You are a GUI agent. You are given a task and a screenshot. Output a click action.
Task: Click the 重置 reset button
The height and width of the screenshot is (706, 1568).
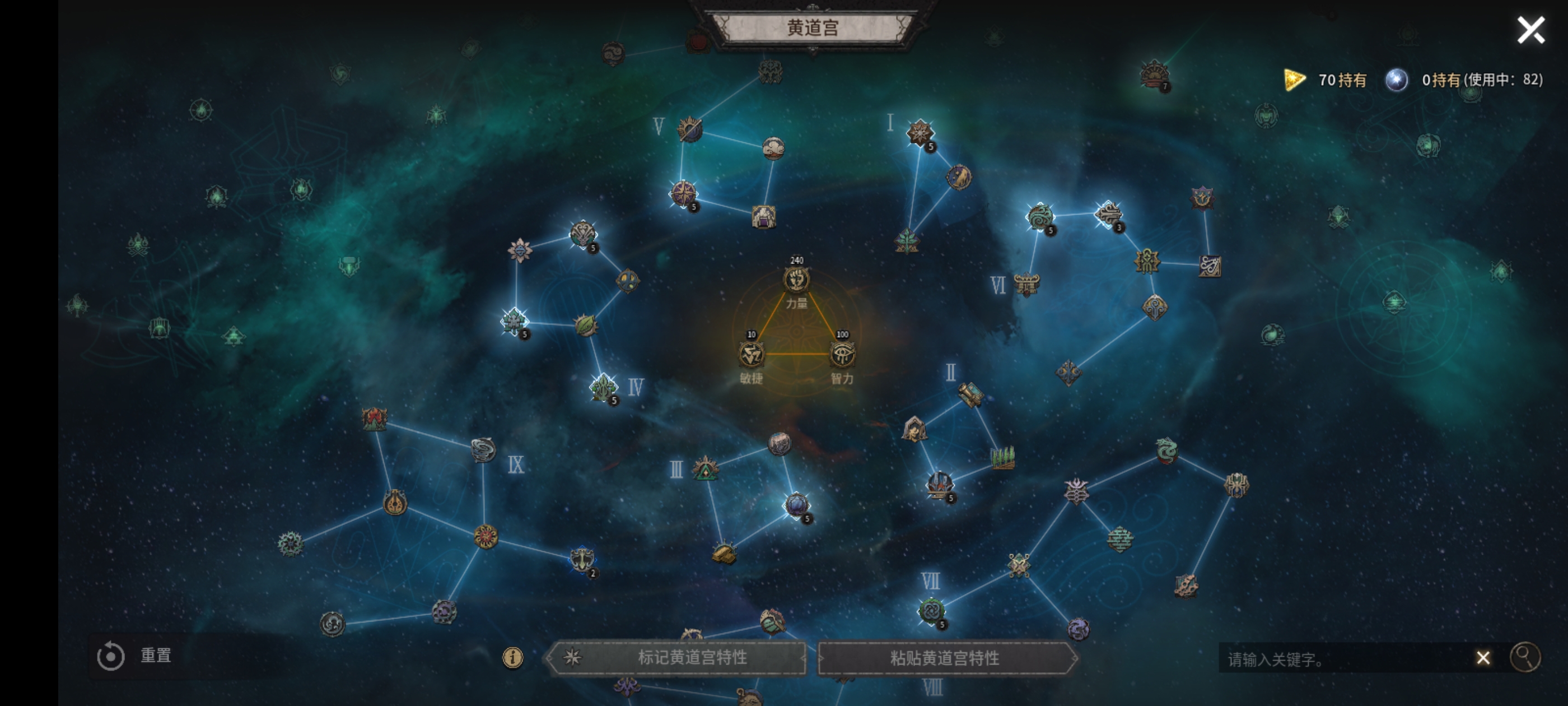135,656
